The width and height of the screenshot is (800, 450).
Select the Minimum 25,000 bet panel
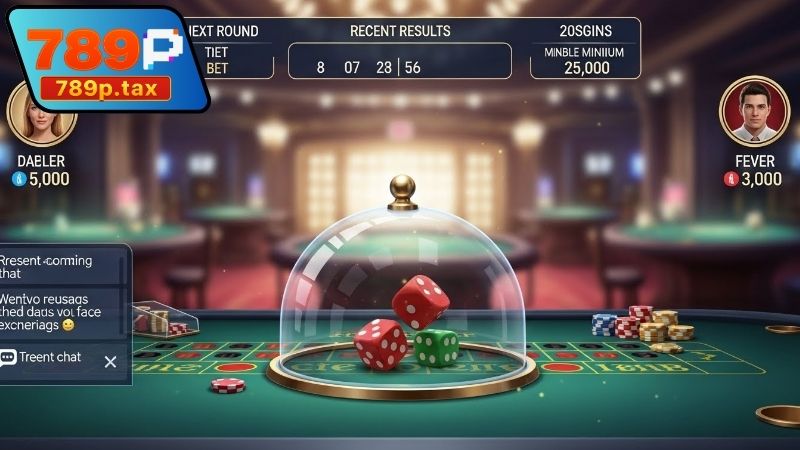pos(585,60)
